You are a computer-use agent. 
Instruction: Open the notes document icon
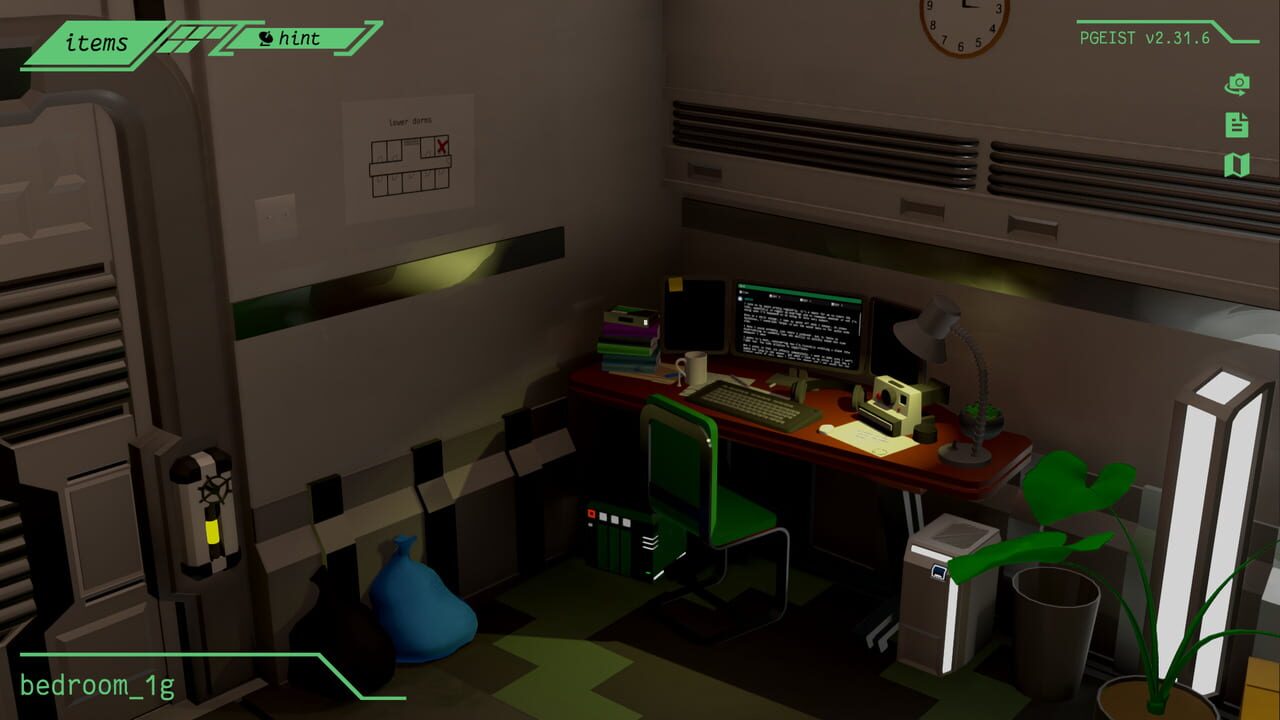pyautogui.click(x=1238, y=125)
